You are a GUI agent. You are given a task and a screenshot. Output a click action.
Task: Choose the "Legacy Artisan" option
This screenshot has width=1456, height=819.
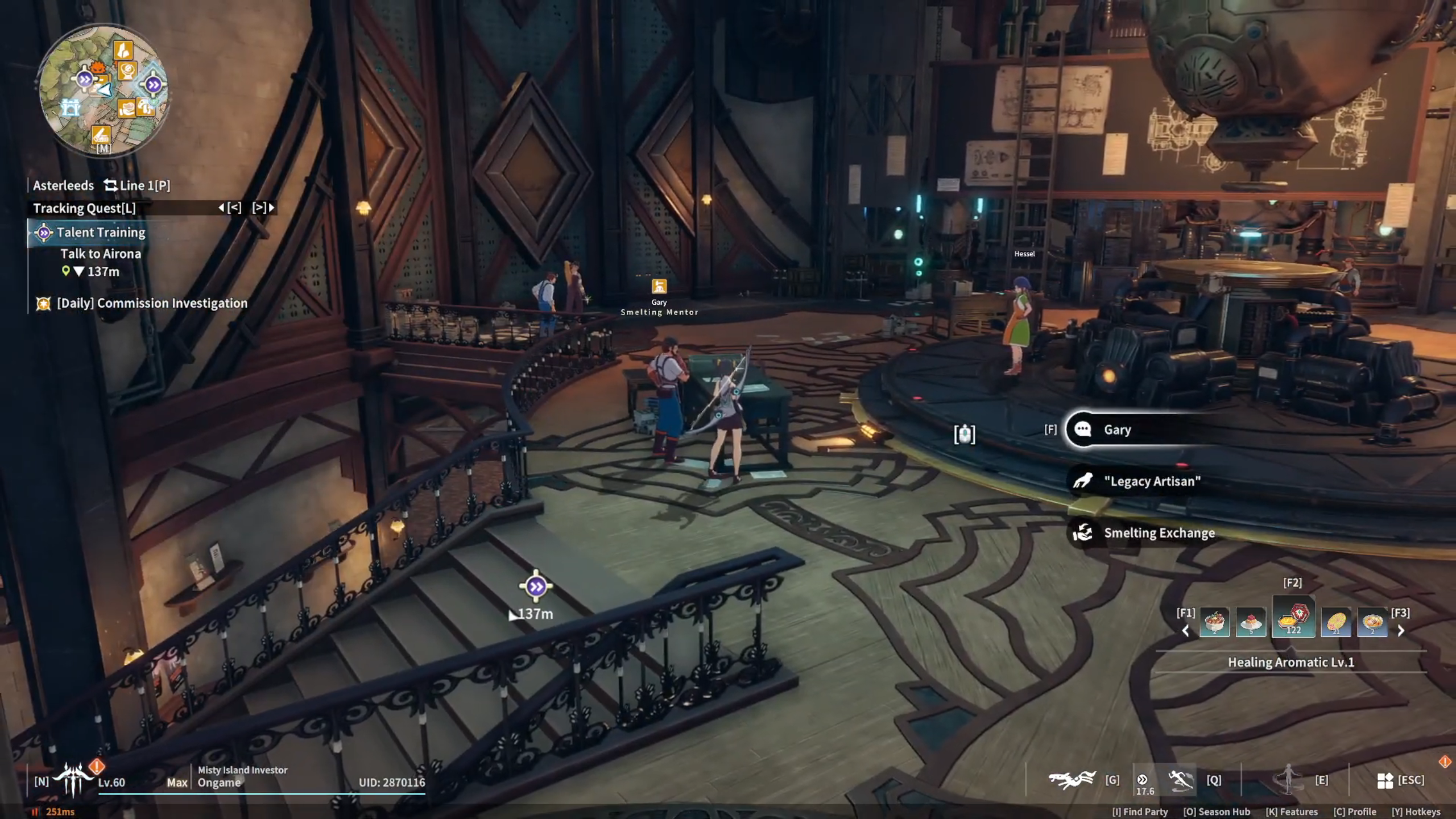pos(1152,481)
